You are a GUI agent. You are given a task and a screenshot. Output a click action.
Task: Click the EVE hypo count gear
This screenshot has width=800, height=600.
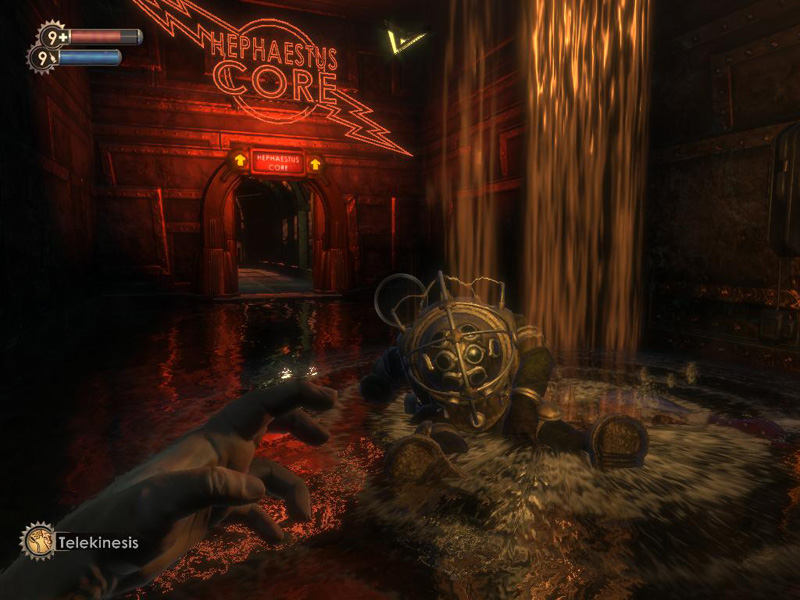coord(42,58)
